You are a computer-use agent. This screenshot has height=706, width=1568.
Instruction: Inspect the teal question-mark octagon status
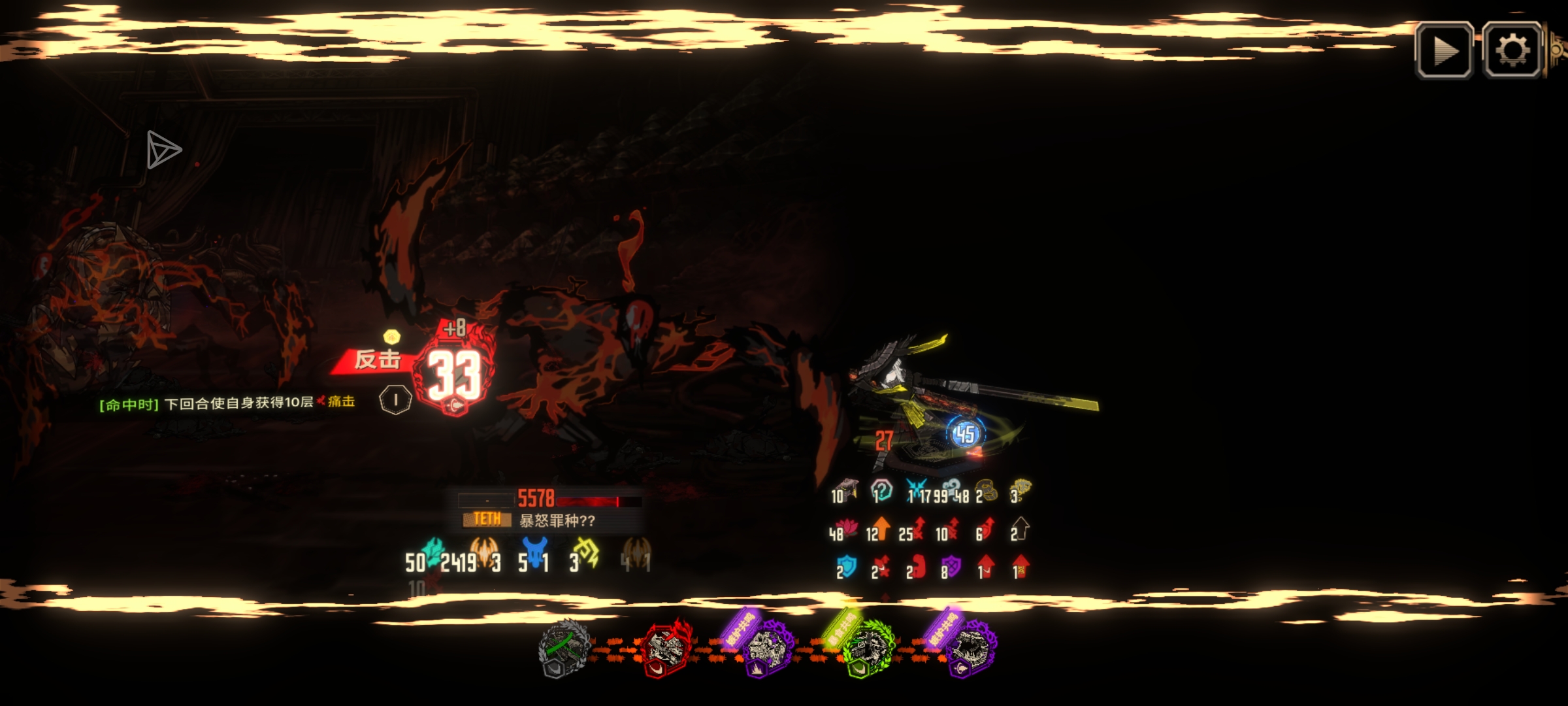[x=881, y=490]
